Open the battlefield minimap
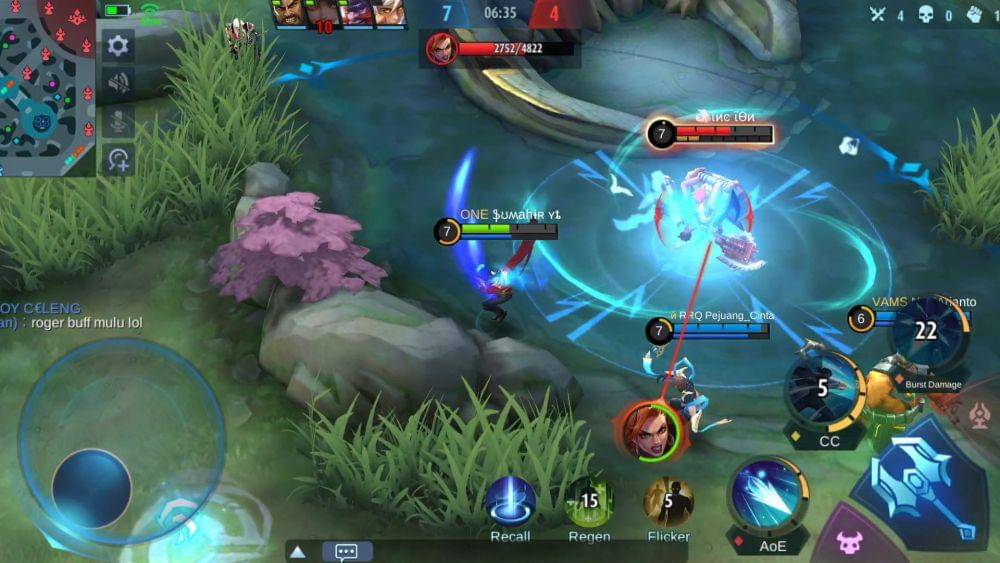 pyautogui.click(x=47, y=88)
